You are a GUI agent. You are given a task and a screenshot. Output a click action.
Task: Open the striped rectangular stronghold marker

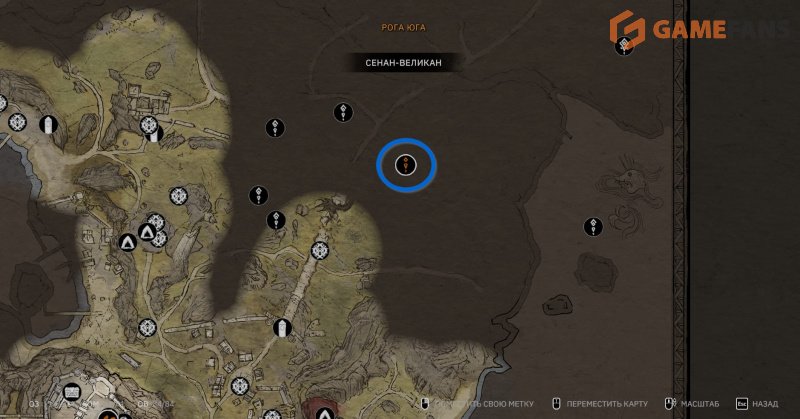pyautogui.click(x=282, y=327)
